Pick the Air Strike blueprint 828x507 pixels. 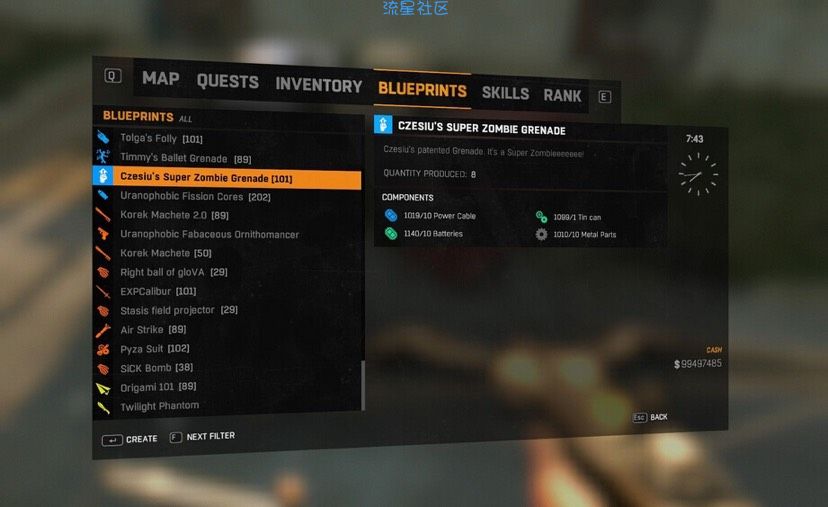pos(153,329)
